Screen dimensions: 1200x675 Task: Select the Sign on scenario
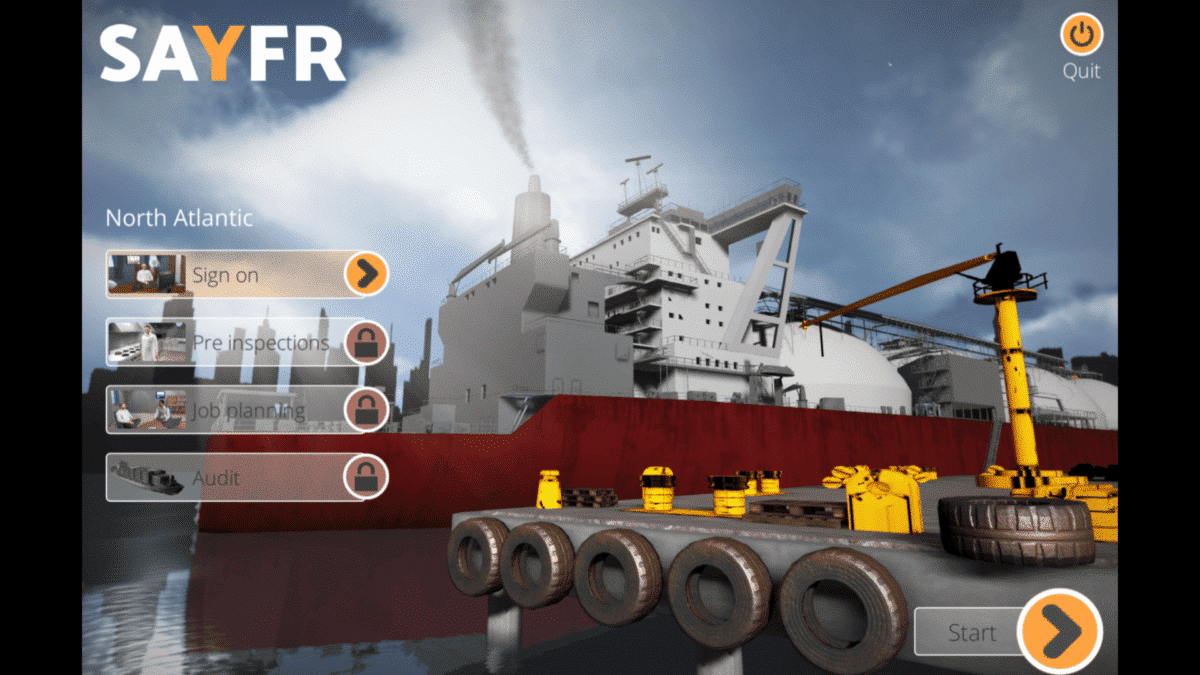225,275
